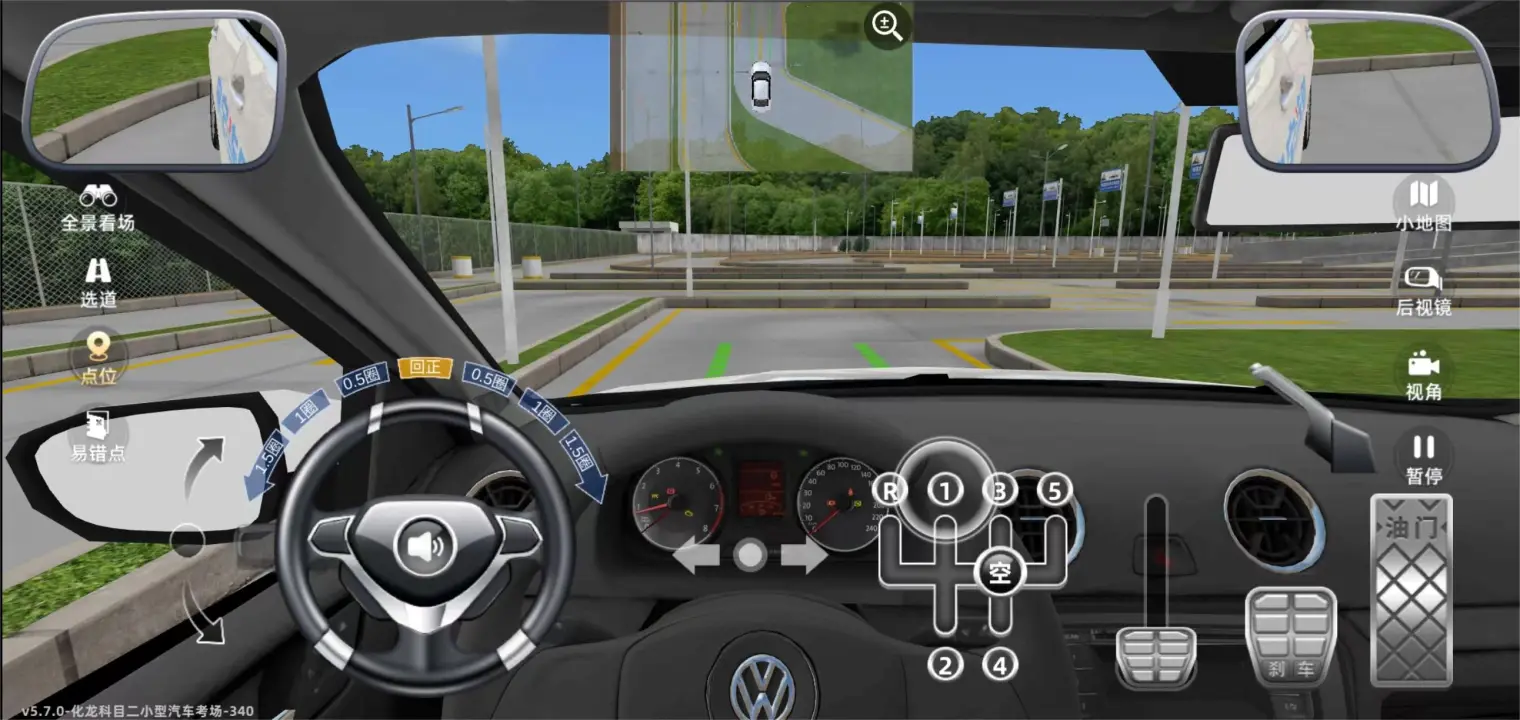Viewport: 1520px width, 720px height.
Task: Activate the right turn signal arrow
Action: point(804,556)
